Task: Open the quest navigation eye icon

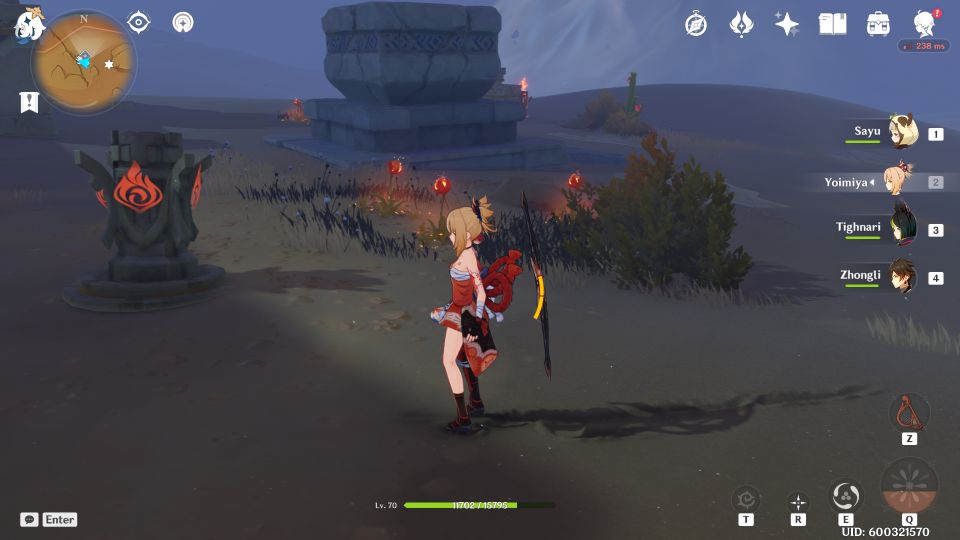Action: (139, 22)
